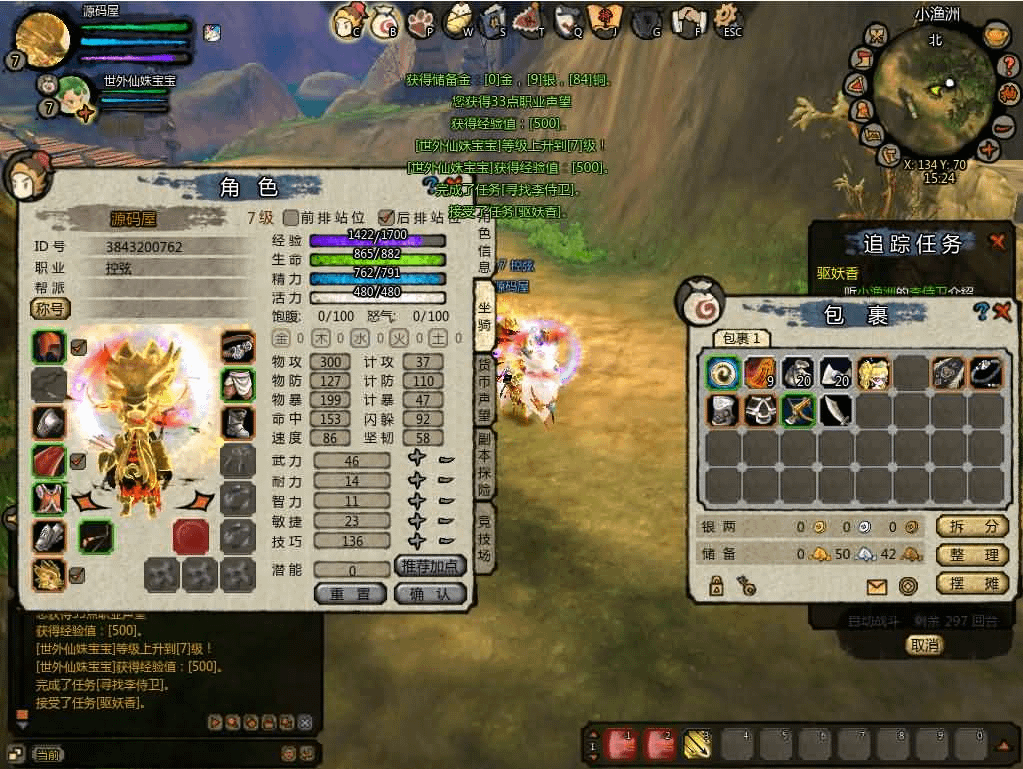Select the crossbow item in the bag

pos(797,410)
